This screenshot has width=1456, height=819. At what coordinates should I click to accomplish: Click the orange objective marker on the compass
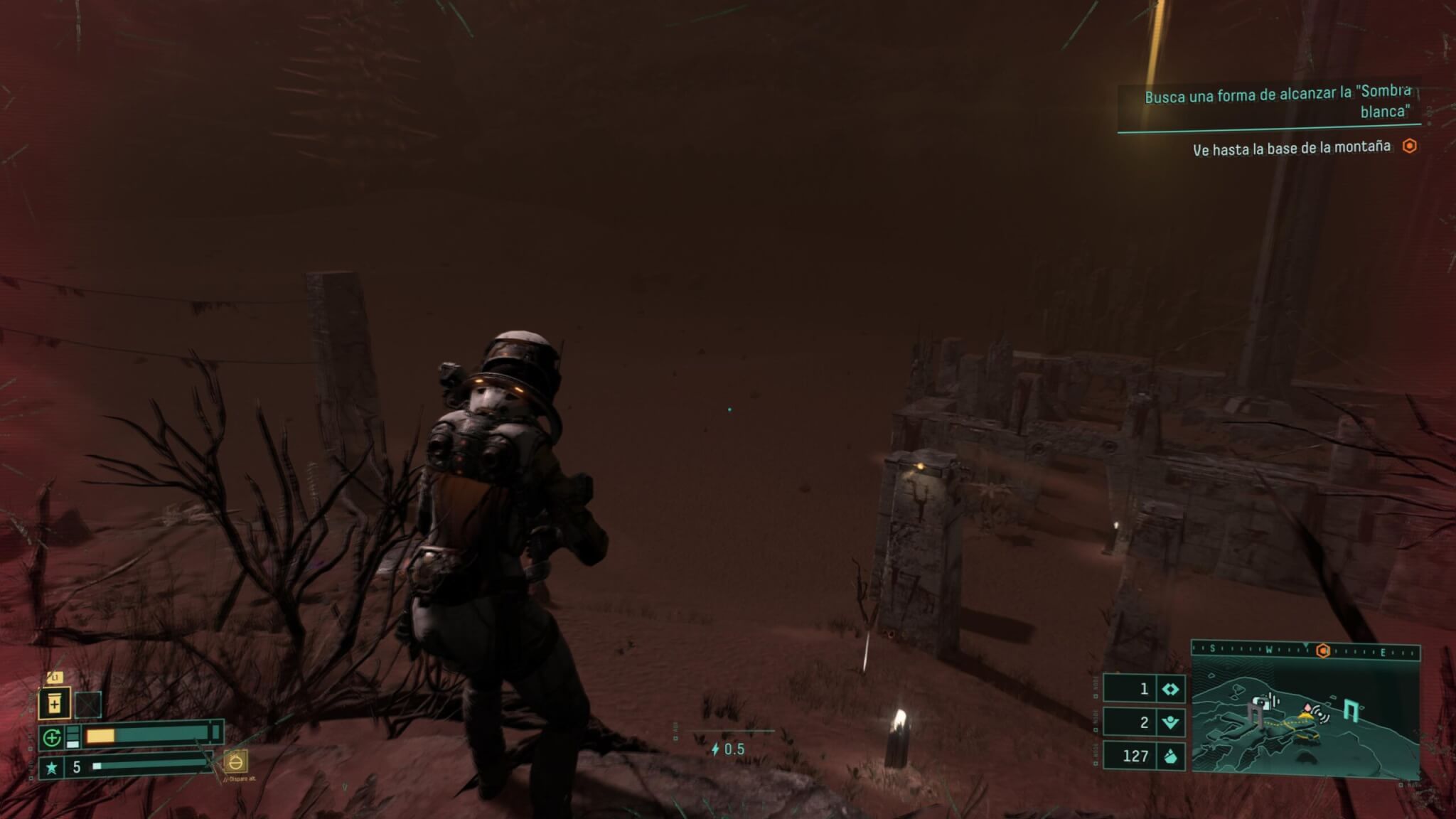click(1323, 651)
